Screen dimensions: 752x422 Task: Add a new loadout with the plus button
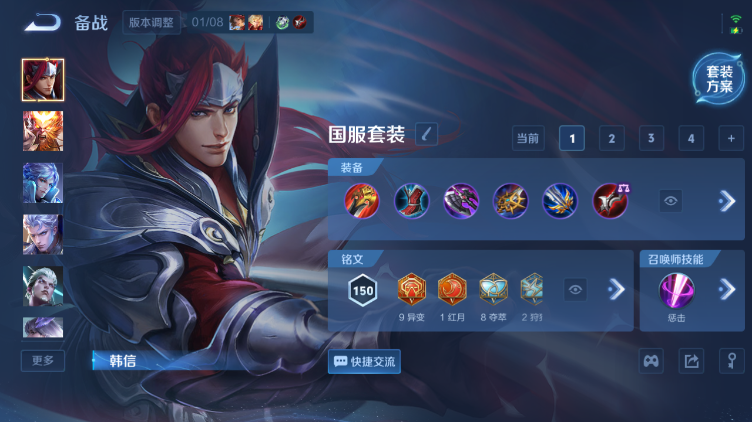(731, 139)
